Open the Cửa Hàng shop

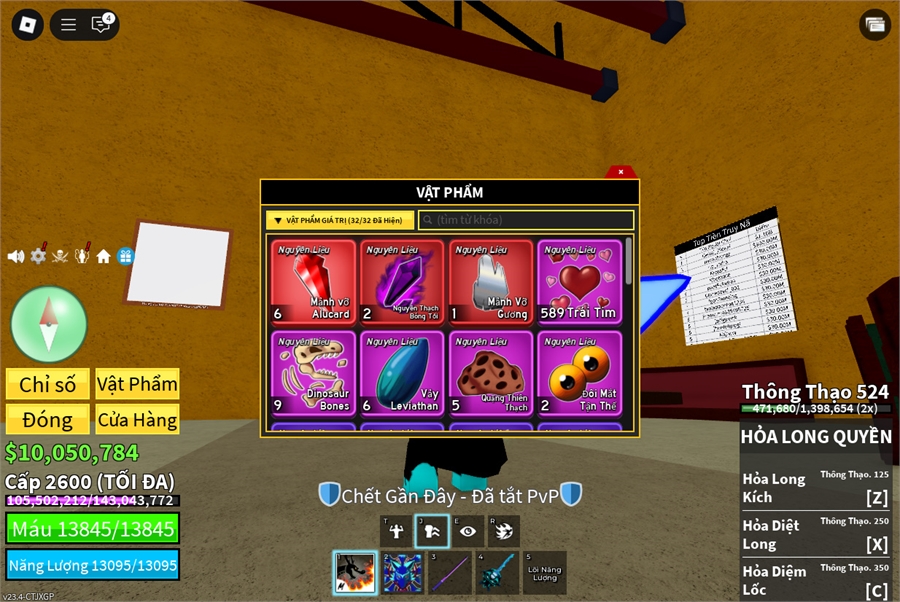click(137, 419)
